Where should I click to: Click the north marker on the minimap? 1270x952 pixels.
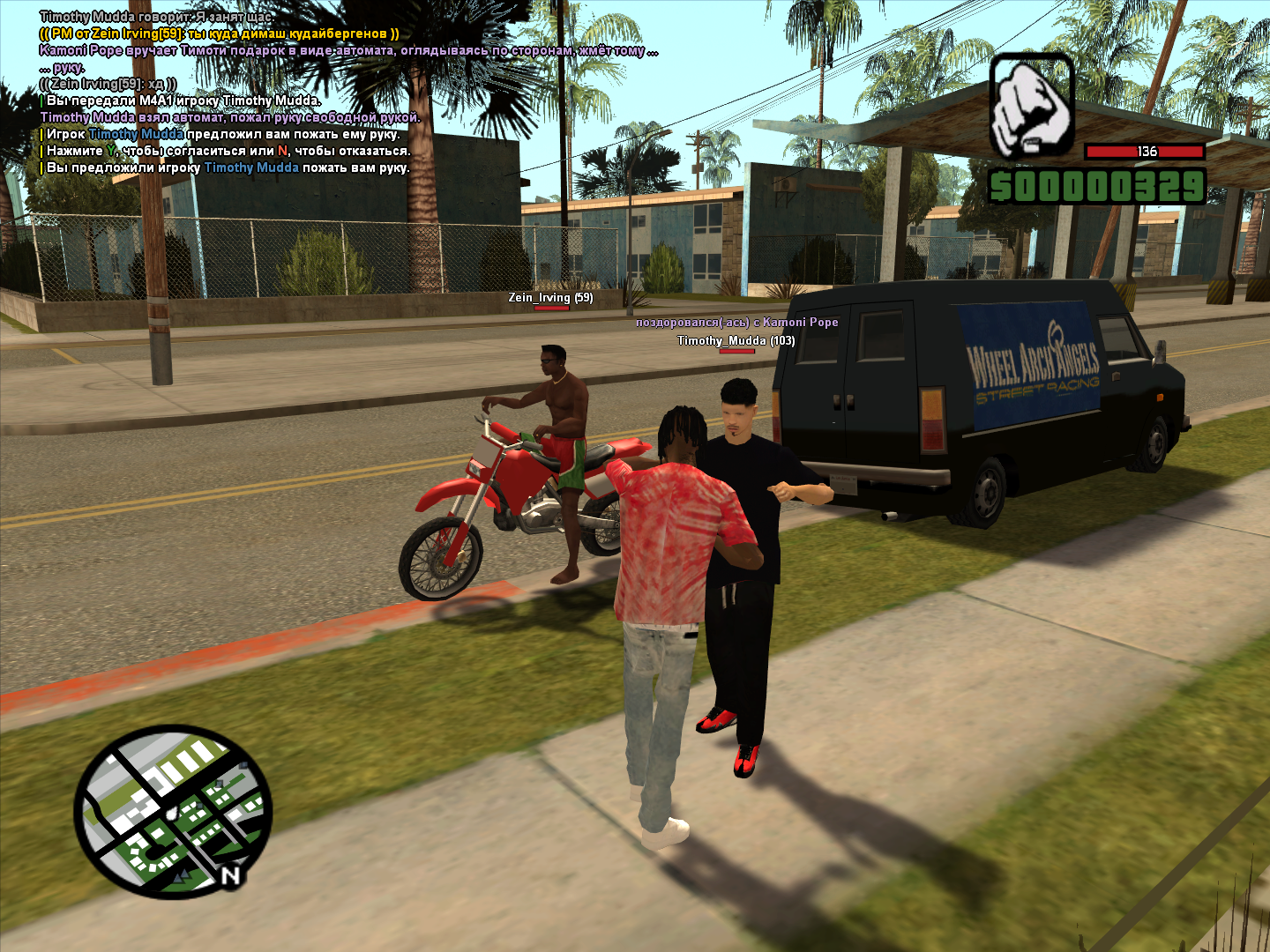pos(231,875)
